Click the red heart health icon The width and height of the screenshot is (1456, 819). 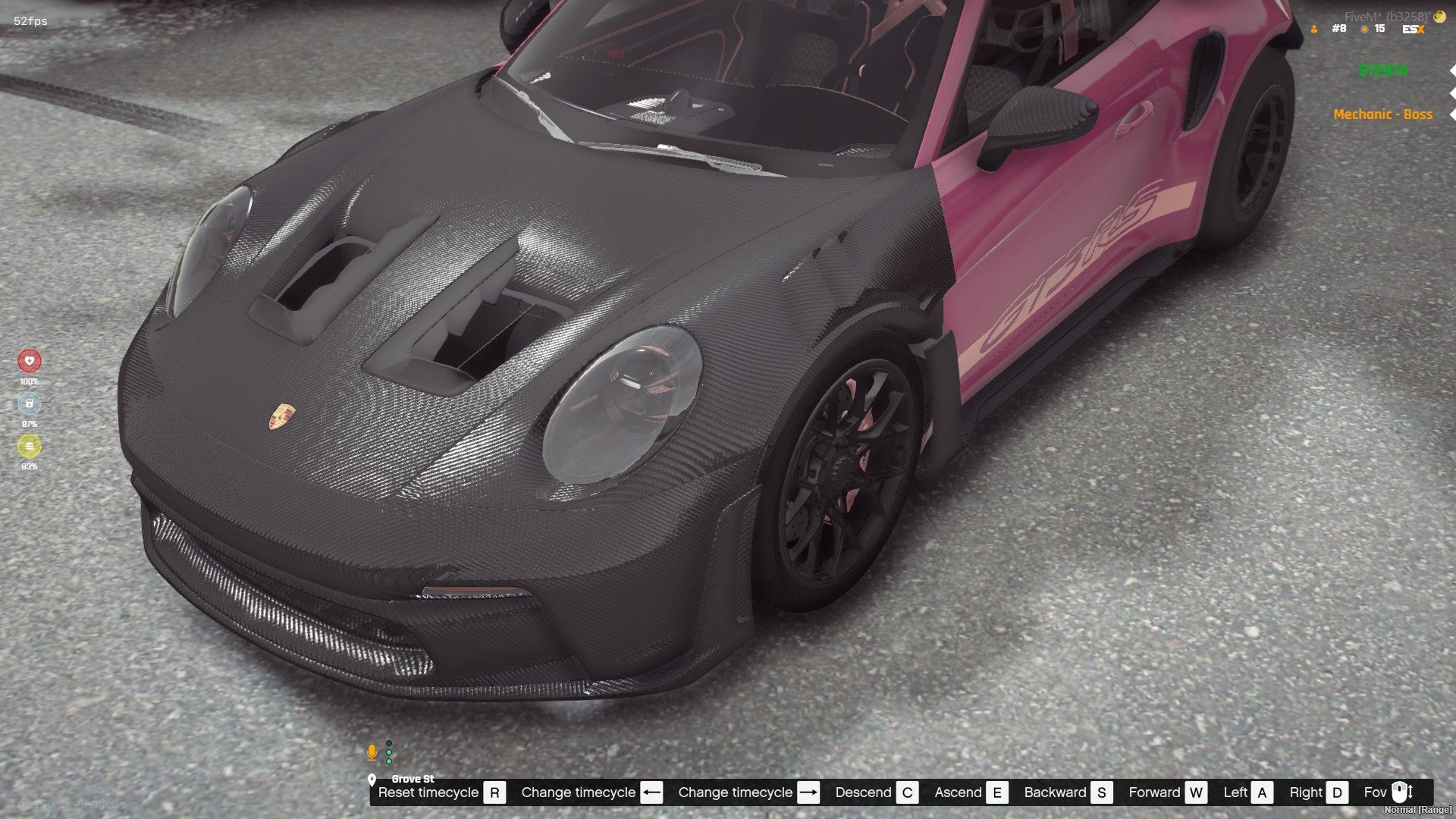pos(30,361)
